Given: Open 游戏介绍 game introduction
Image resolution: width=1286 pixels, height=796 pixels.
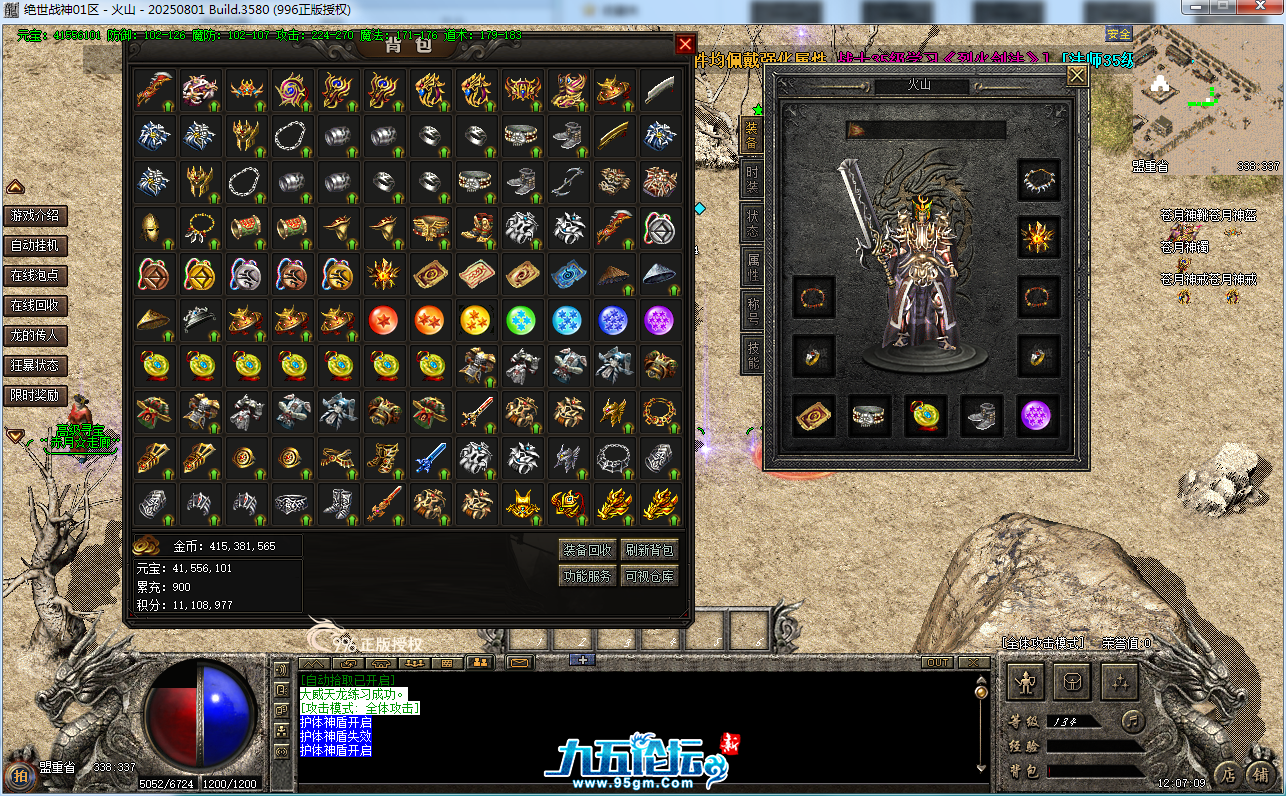Looking at the screenshot, I should pyautogui.click(x=35, y=216).
